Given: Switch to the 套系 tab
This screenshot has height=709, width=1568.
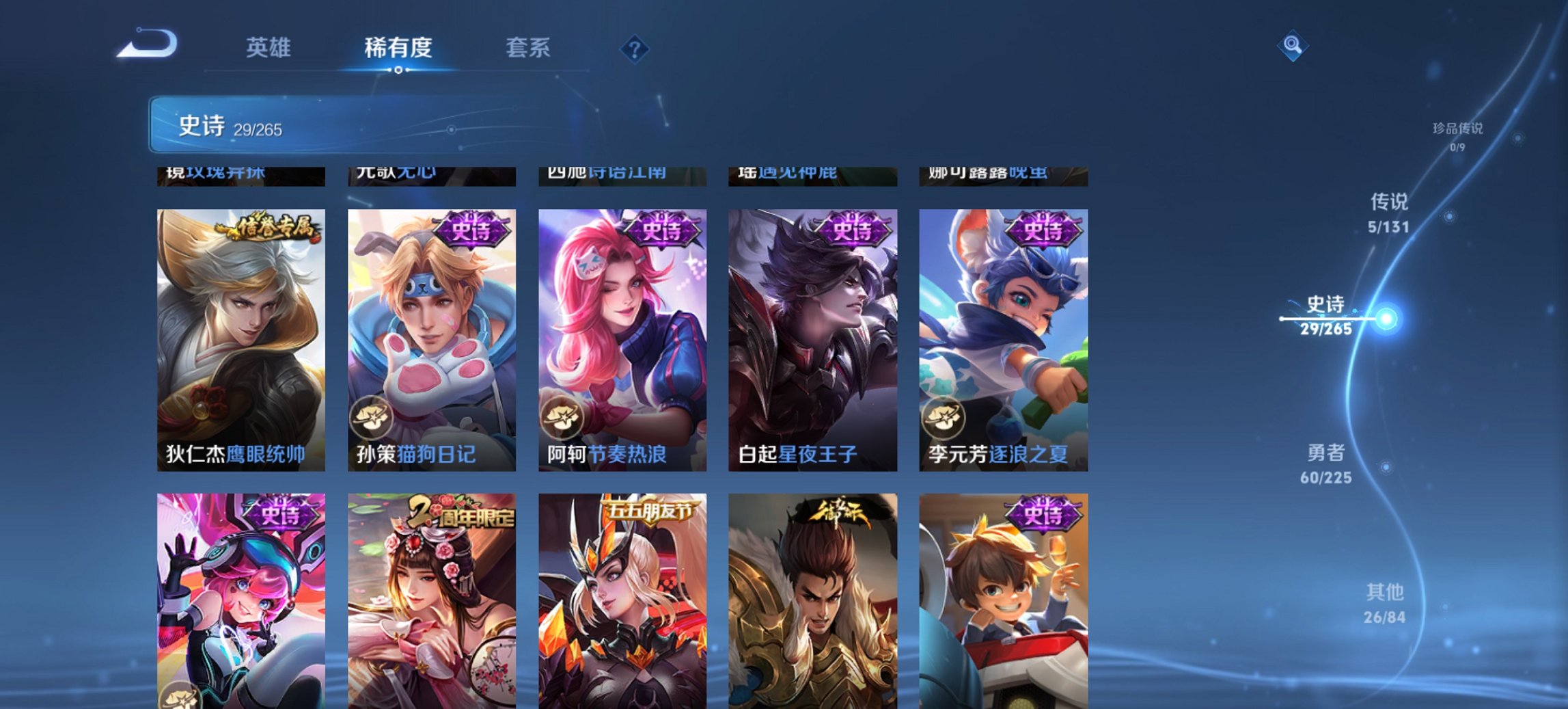Looking at the screenshot, I should [x=529, y=48].
